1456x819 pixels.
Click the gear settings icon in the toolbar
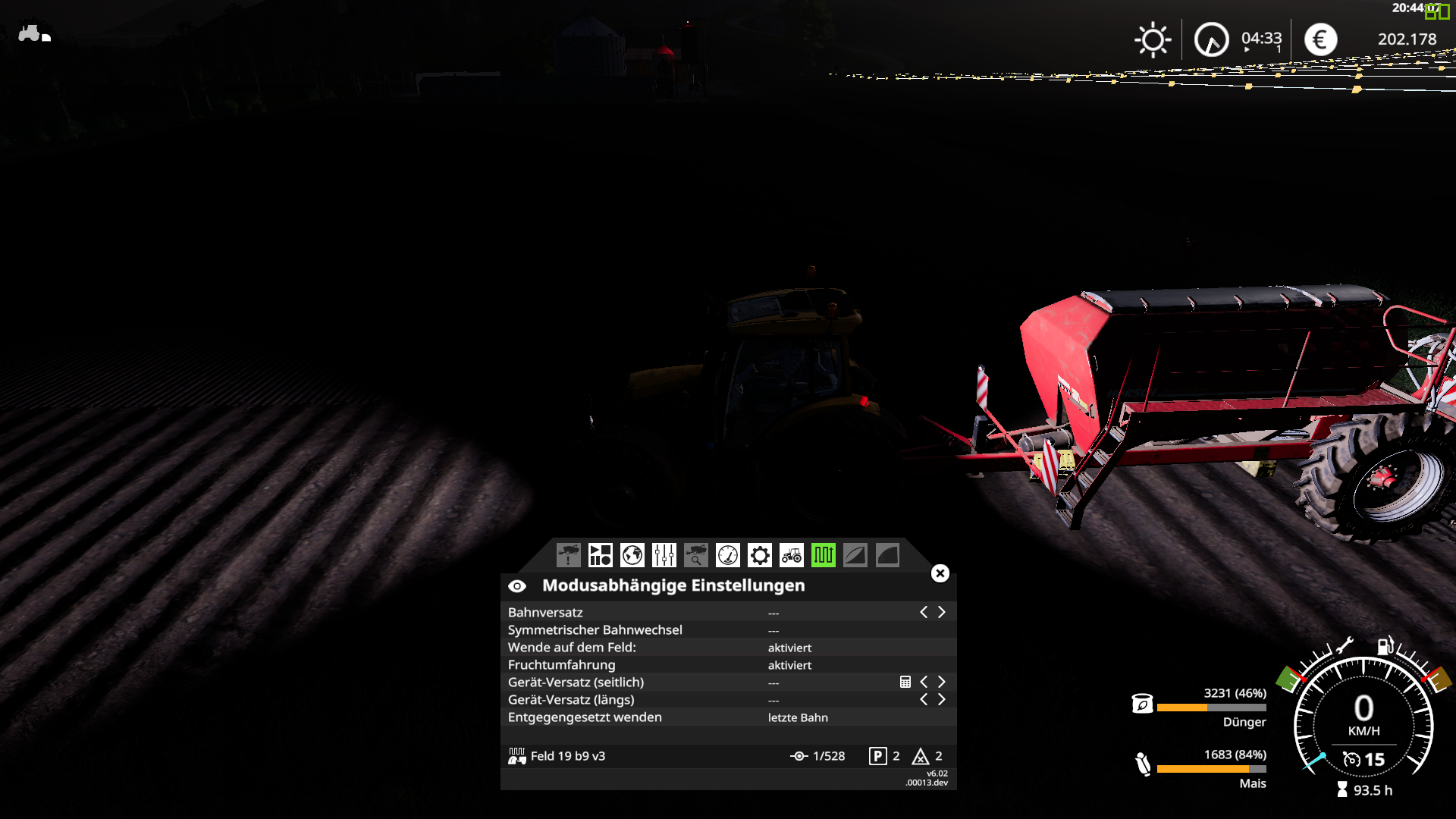point(759,556)
